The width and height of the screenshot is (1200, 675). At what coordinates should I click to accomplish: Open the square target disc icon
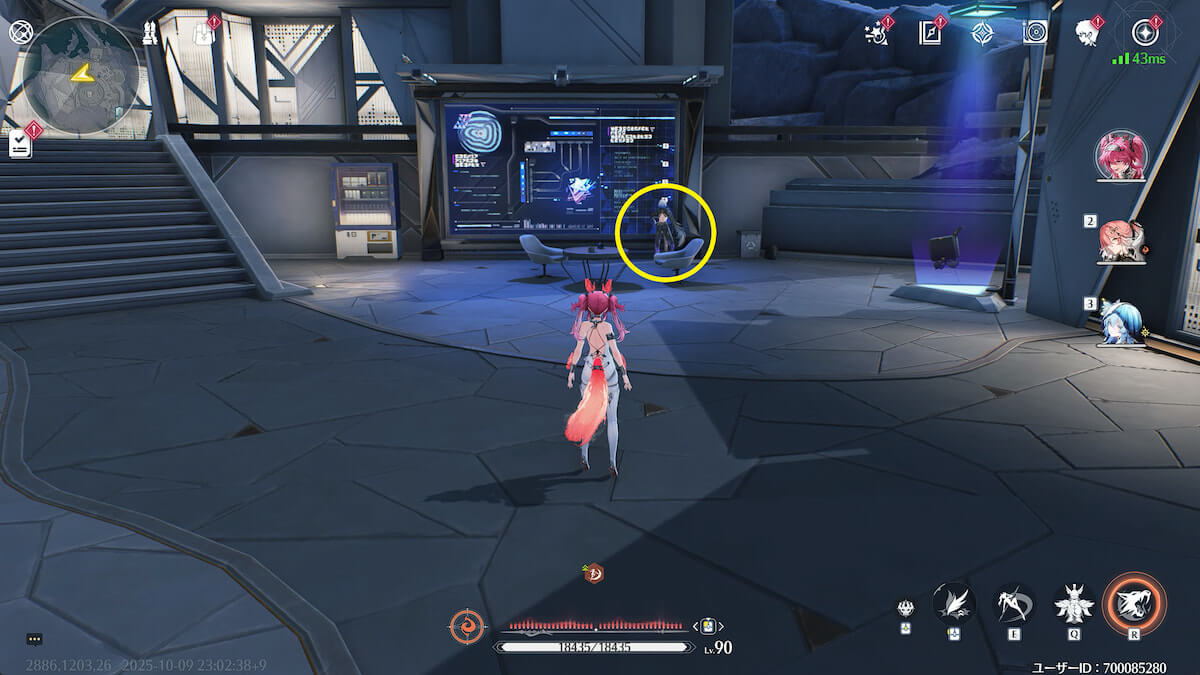(1035, 33)
